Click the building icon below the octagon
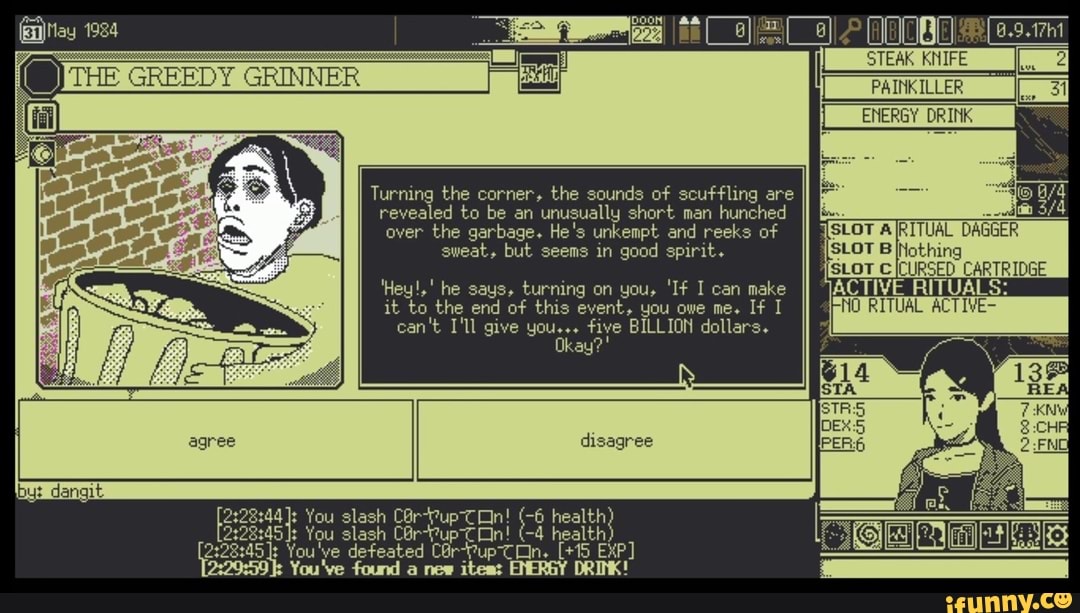The width and height of the screenshot is (1080, 613). click(42, 117)
